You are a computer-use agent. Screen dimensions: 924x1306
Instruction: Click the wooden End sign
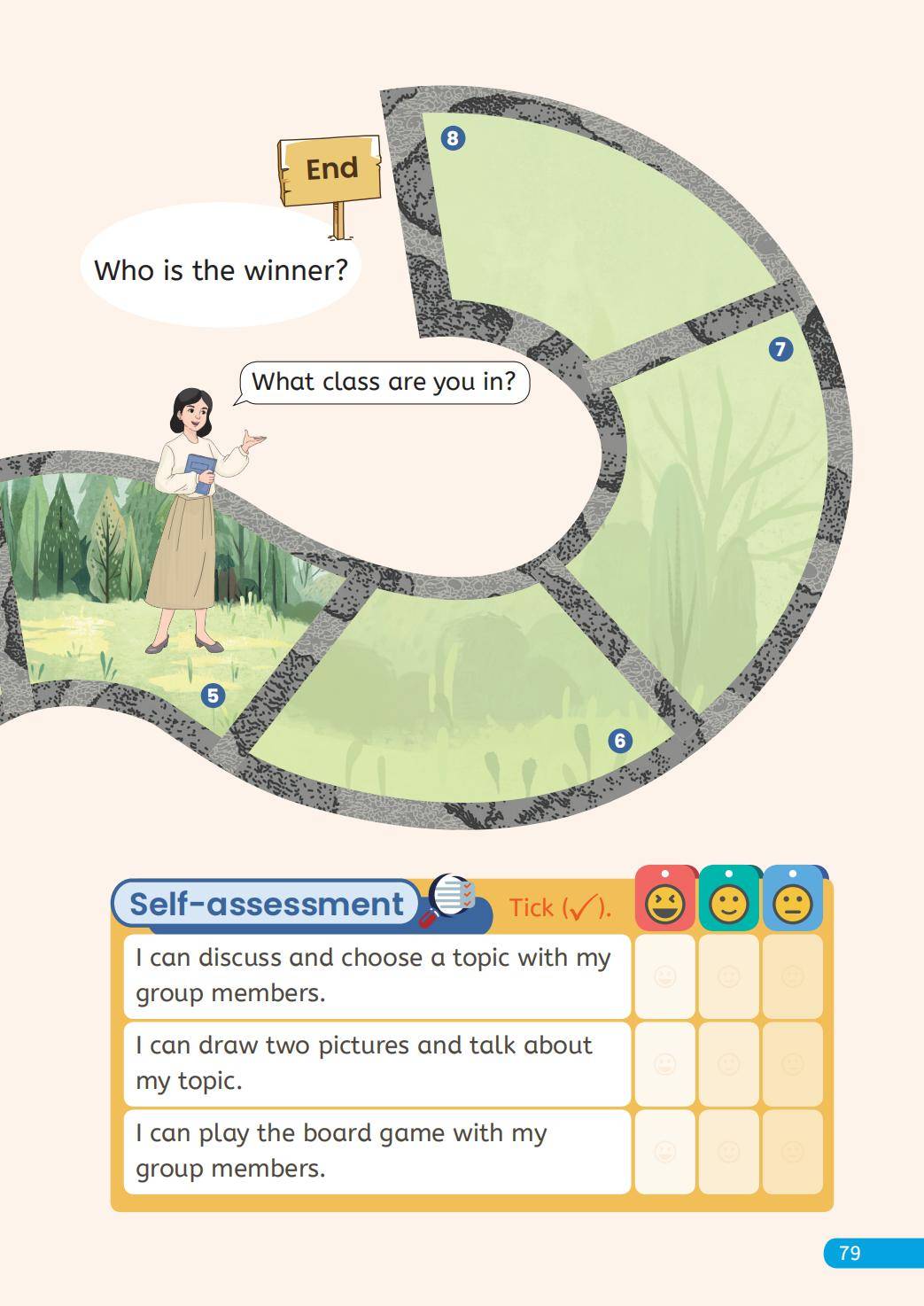coord(331,169)
